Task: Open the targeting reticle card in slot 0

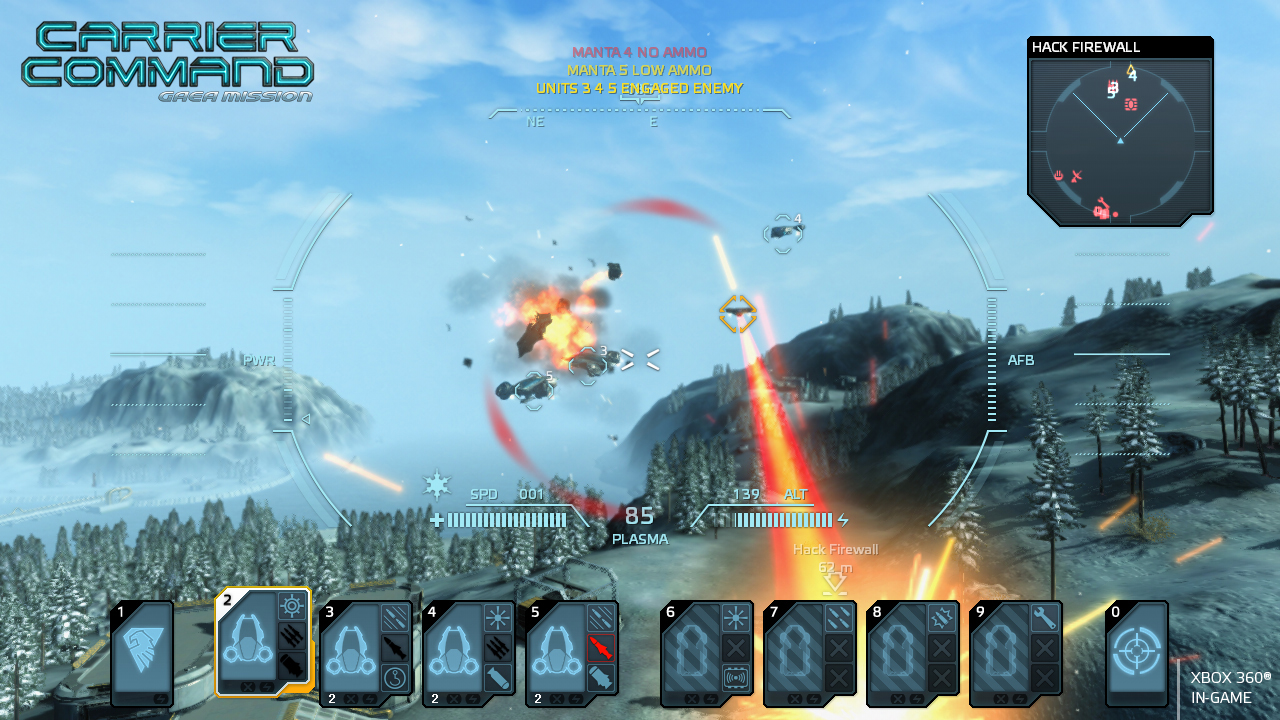Action: 1136,654
